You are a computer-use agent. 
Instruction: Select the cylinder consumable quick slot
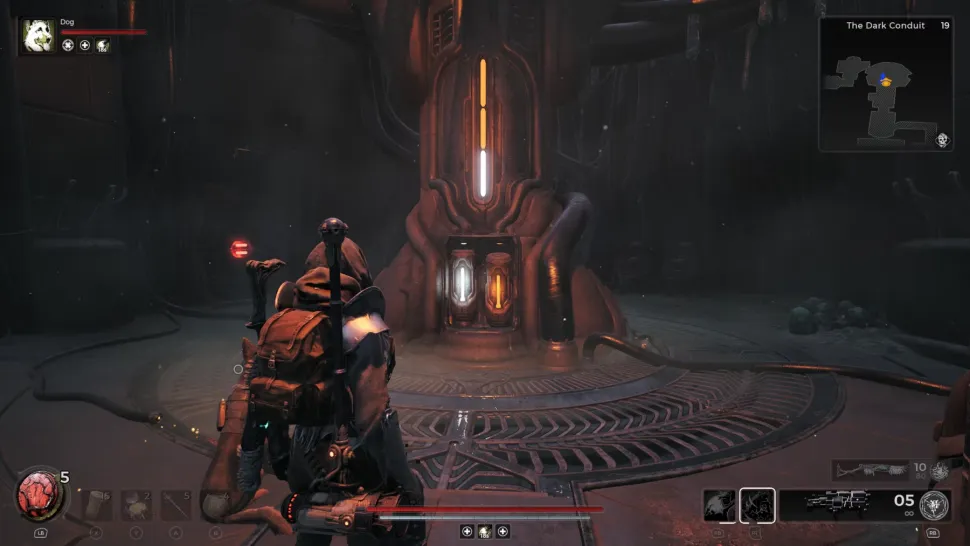pos(97,505)
